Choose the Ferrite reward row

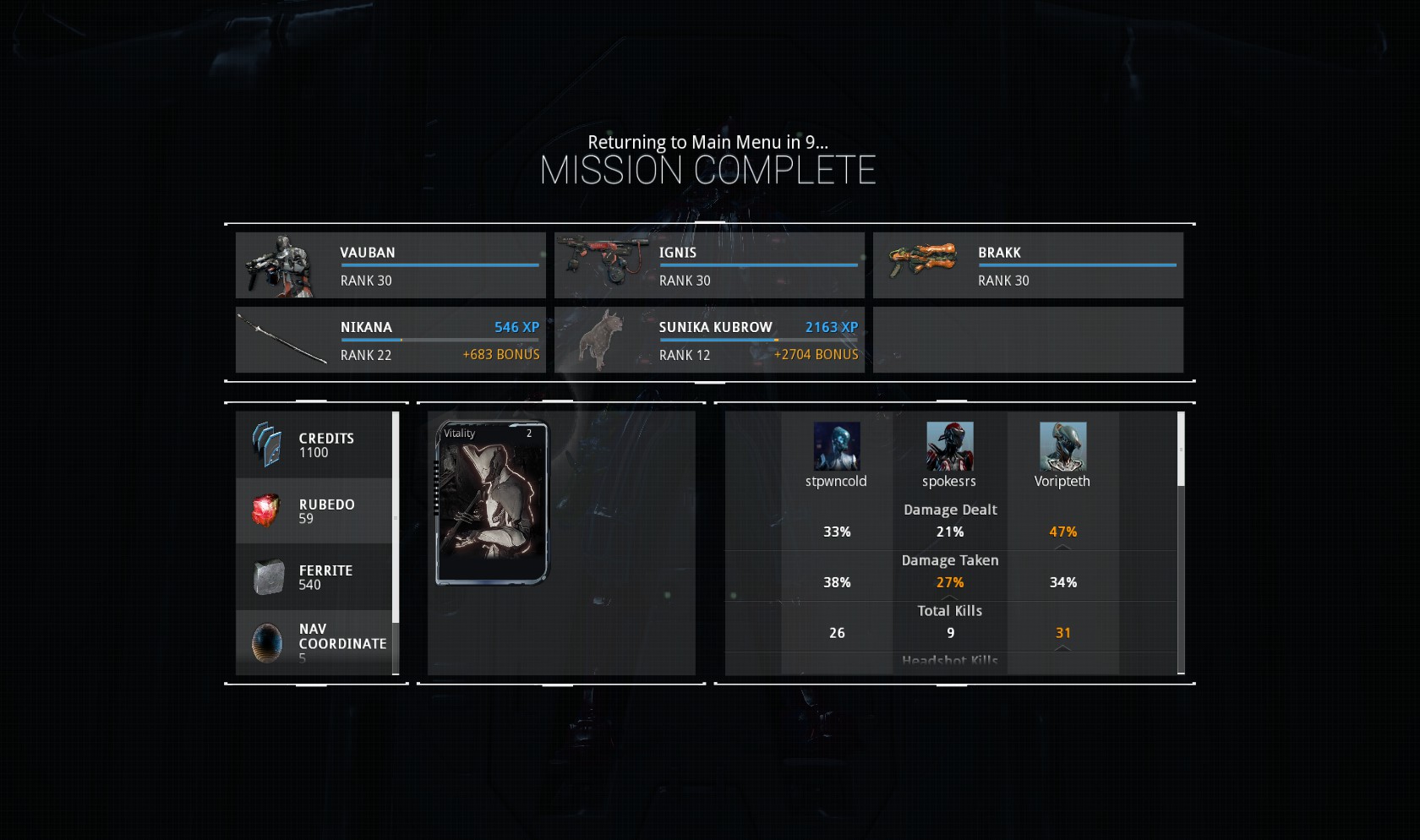(x=314, y=577)
